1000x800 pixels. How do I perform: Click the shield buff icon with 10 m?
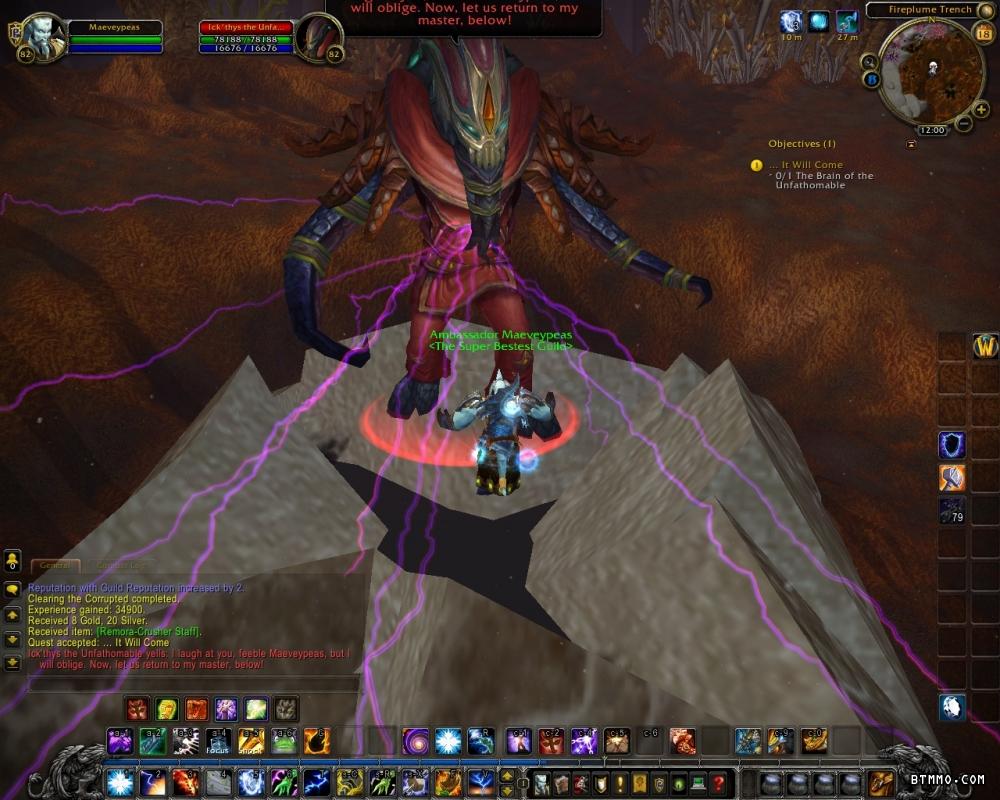pos(791,21)
